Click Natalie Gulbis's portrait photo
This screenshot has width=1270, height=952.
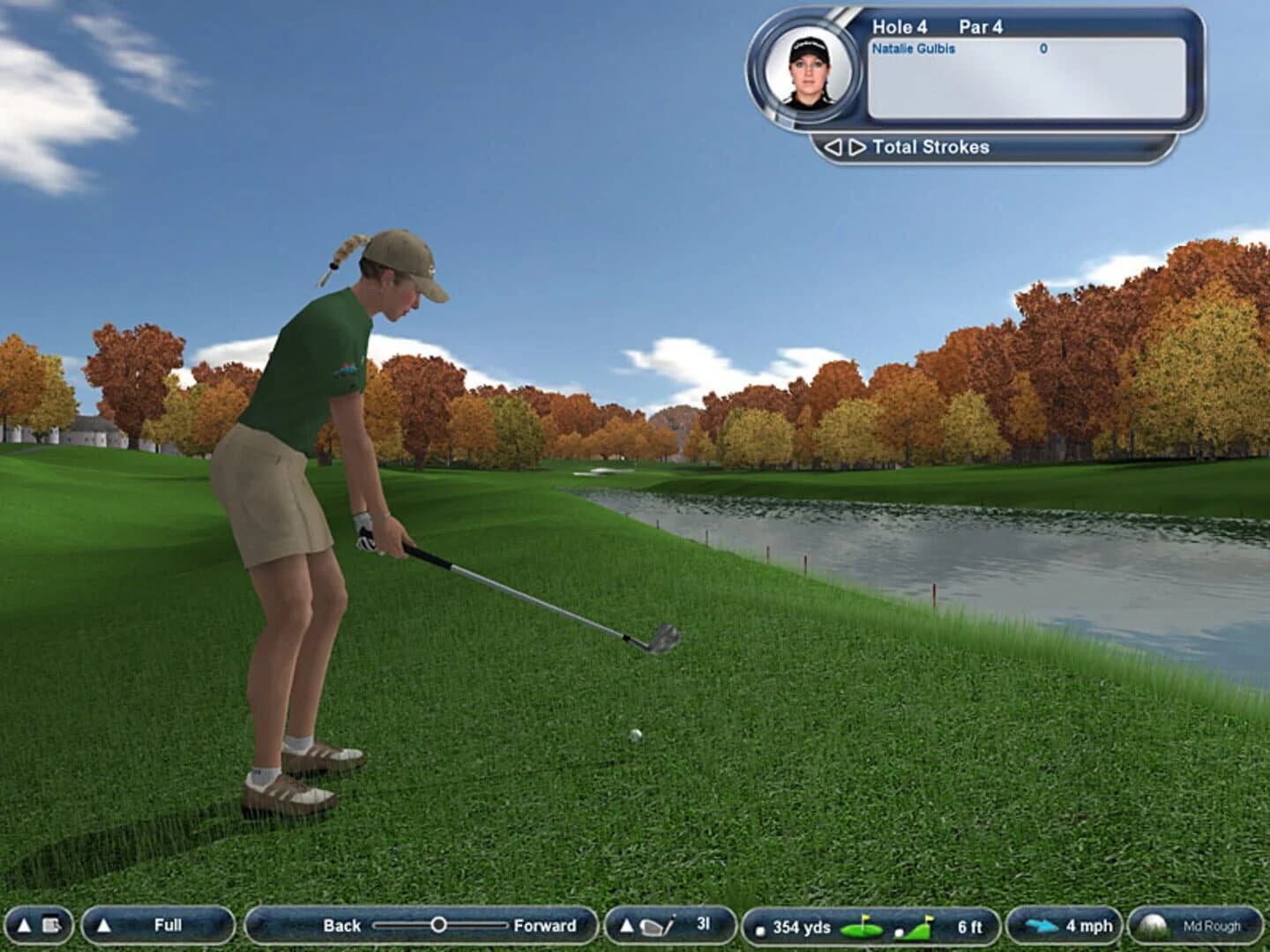[808, 73]
